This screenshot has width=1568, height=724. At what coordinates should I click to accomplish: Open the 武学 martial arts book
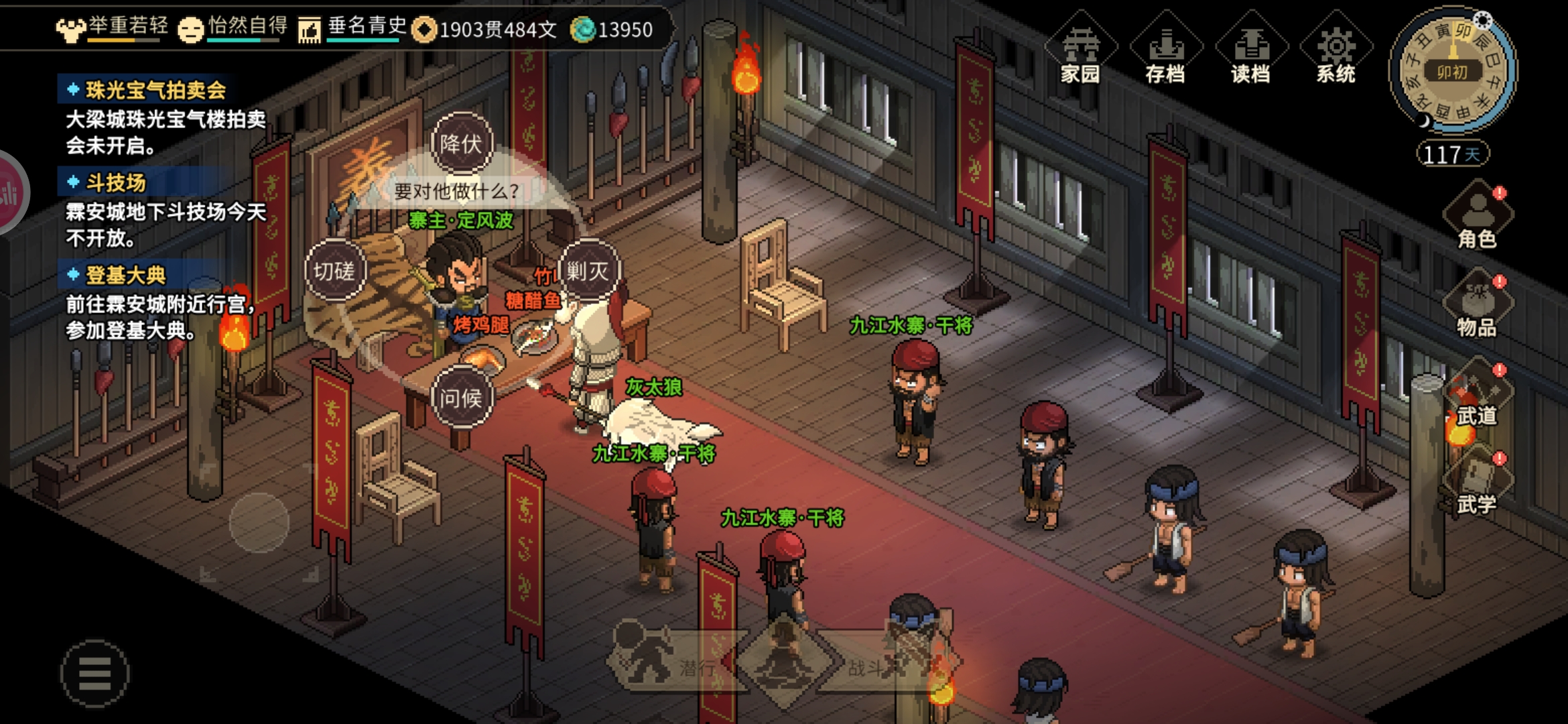[x=1477, y=484]
